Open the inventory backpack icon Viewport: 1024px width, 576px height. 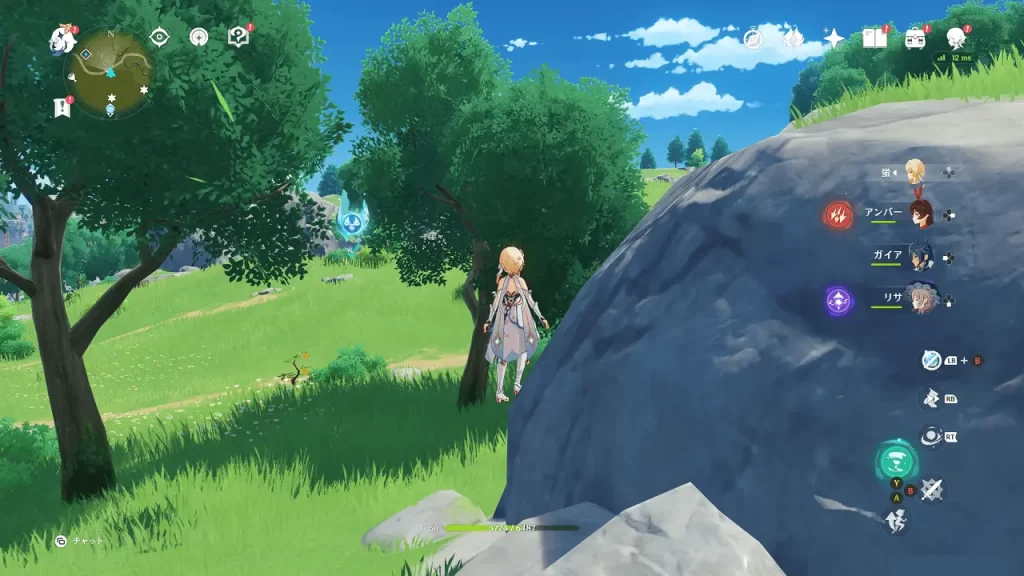[914, 38]
